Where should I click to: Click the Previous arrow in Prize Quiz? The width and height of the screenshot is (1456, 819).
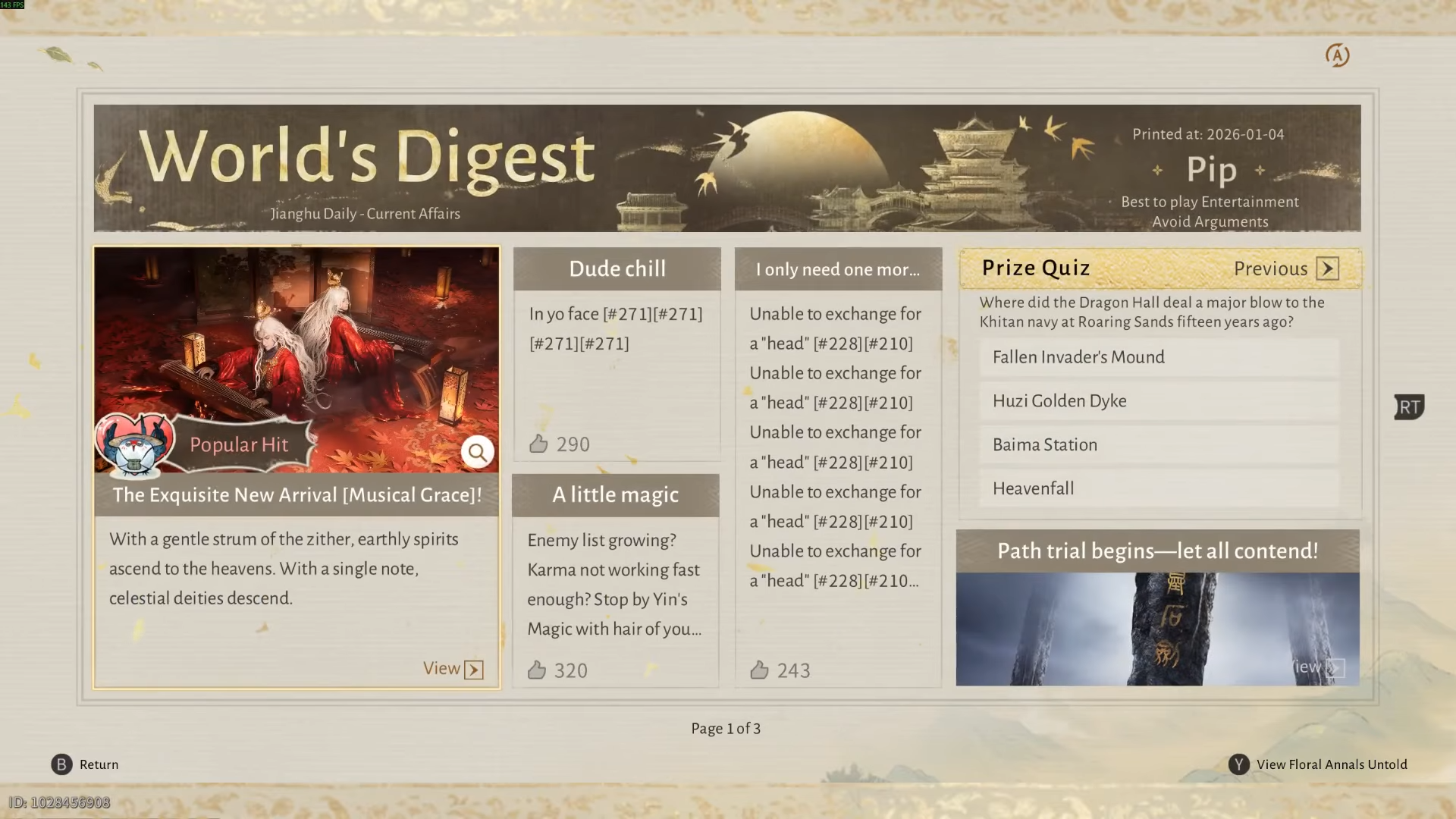1327,268
